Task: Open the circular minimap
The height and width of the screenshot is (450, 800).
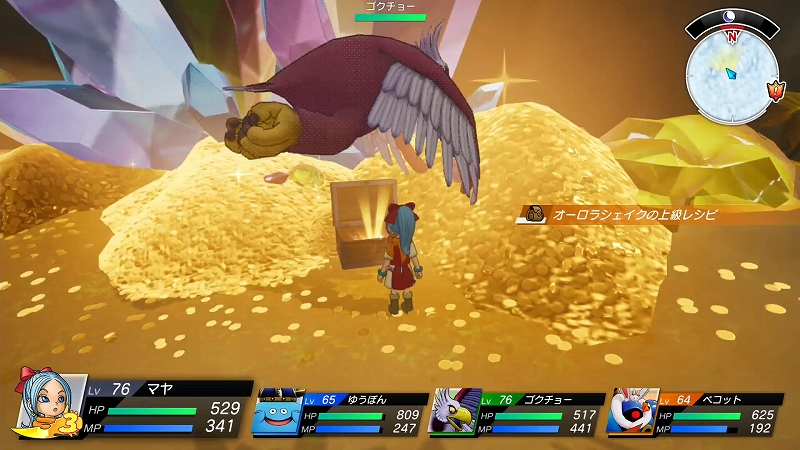Action: pos(730,69)
